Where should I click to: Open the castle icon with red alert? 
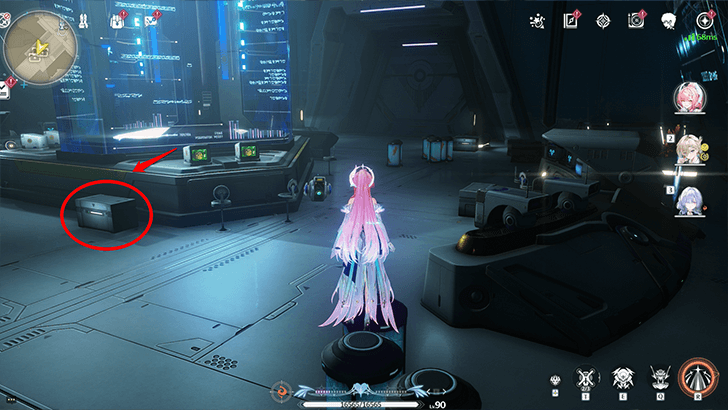118,20
